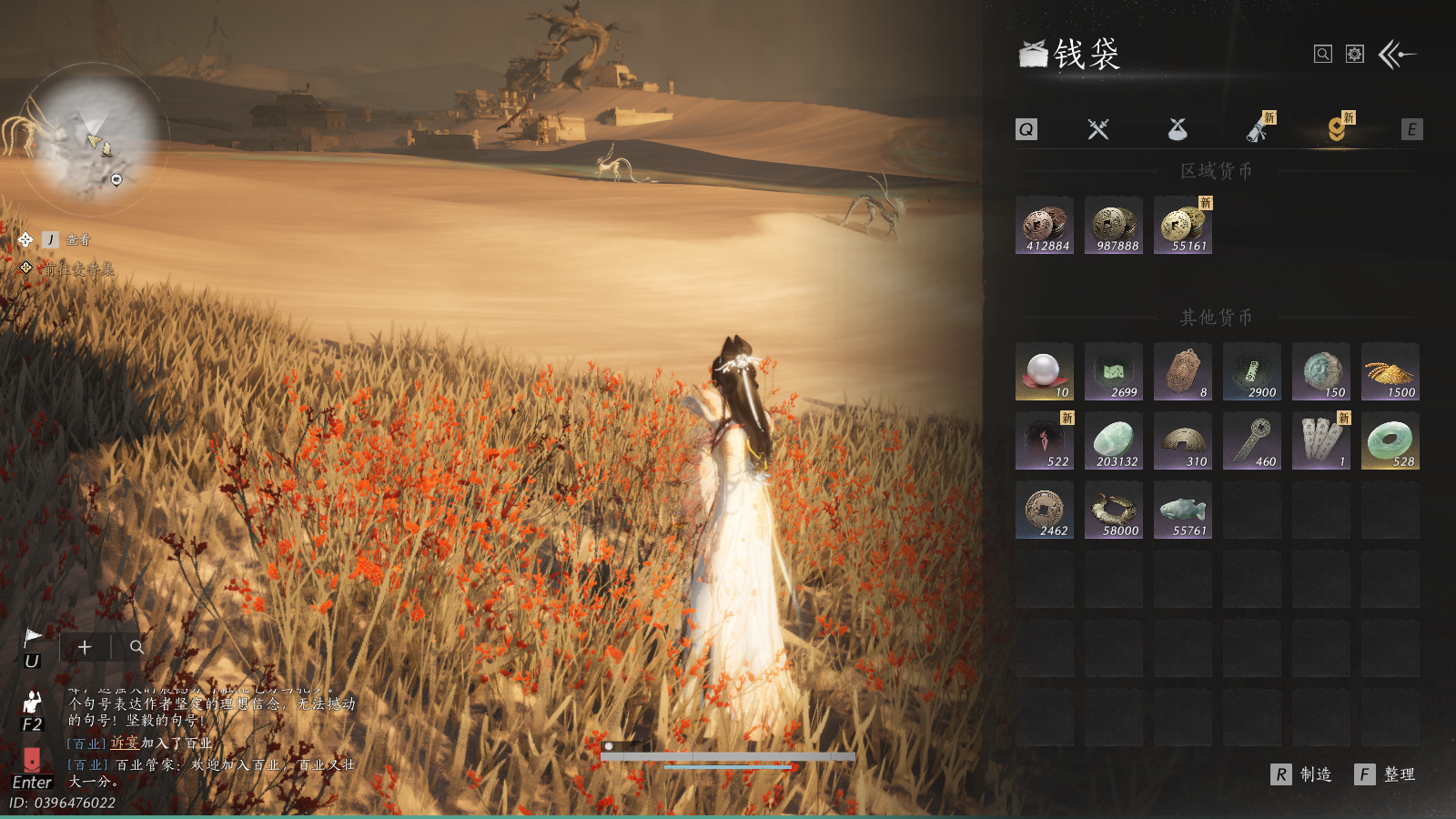Select the gold coins currency tab
The height and width of the screenshot is (819, 1456).
tap(1337, 129)
